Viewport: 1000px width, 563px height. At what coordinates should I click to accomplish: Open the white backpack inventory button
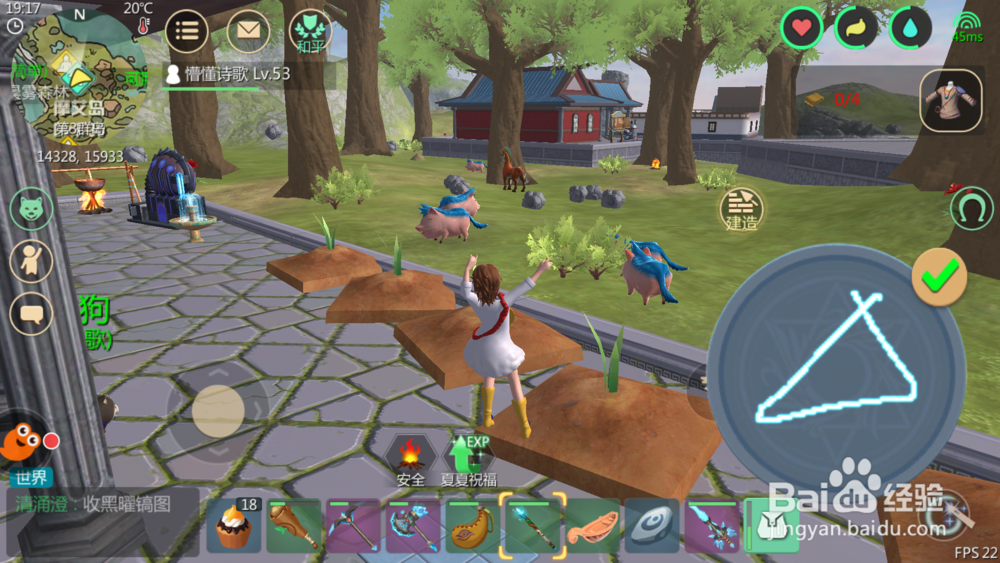770,525
